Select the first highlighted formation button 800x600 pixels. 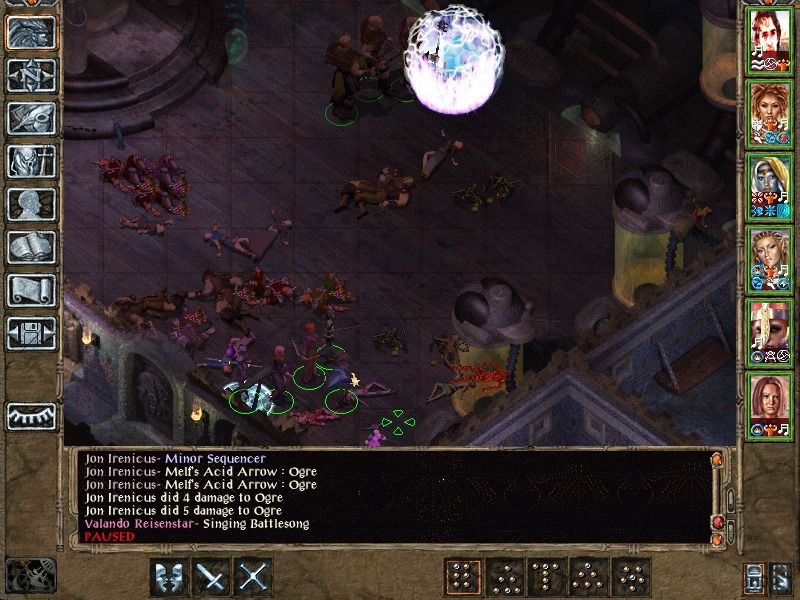tap(461, 577)
